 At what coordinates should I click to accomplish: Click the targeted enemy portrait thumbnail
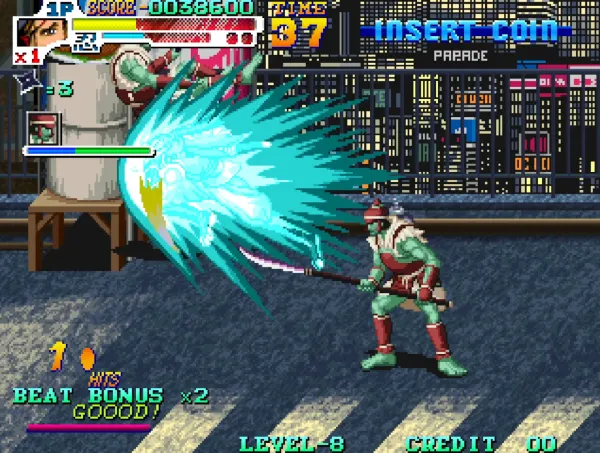pos(44,129)
